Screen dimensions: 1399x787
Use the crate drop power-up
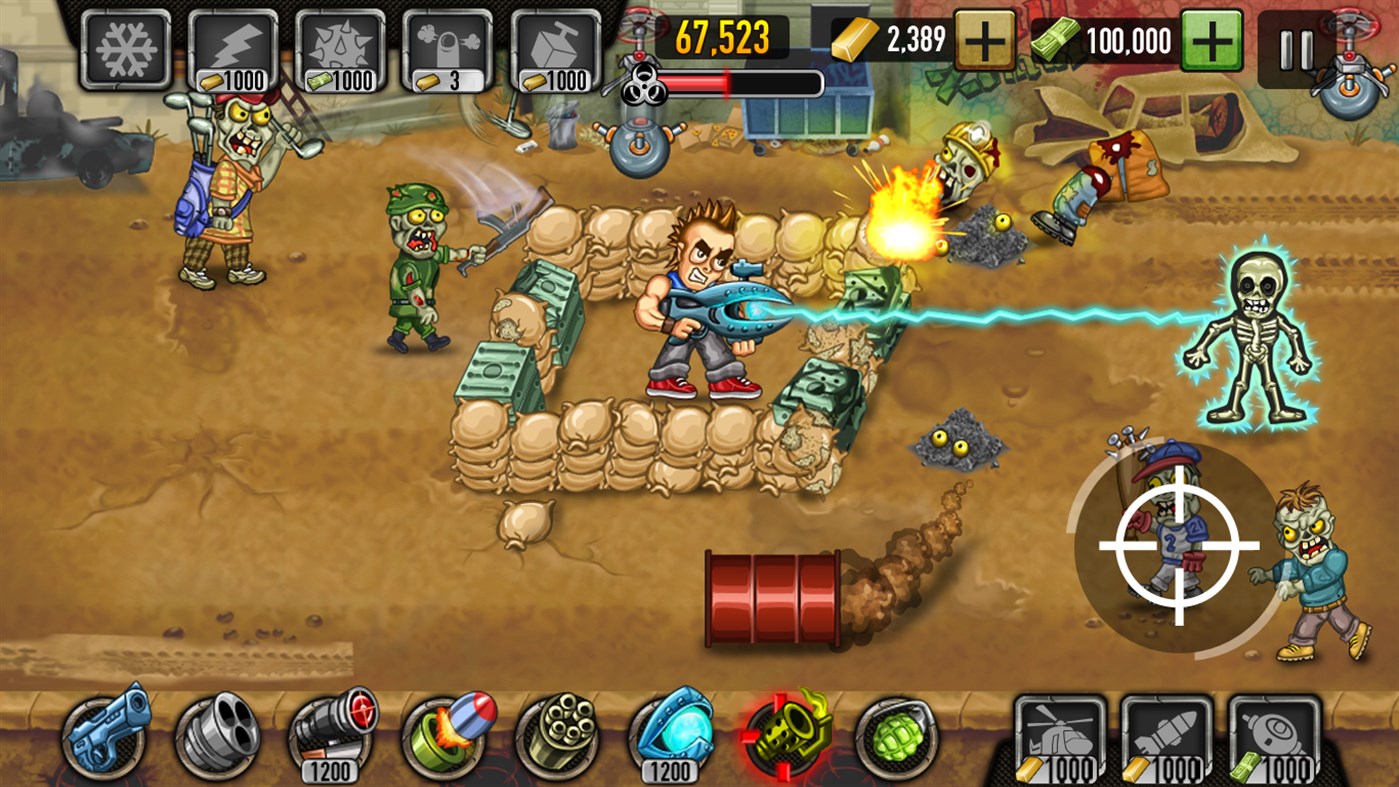click(556, 44)
